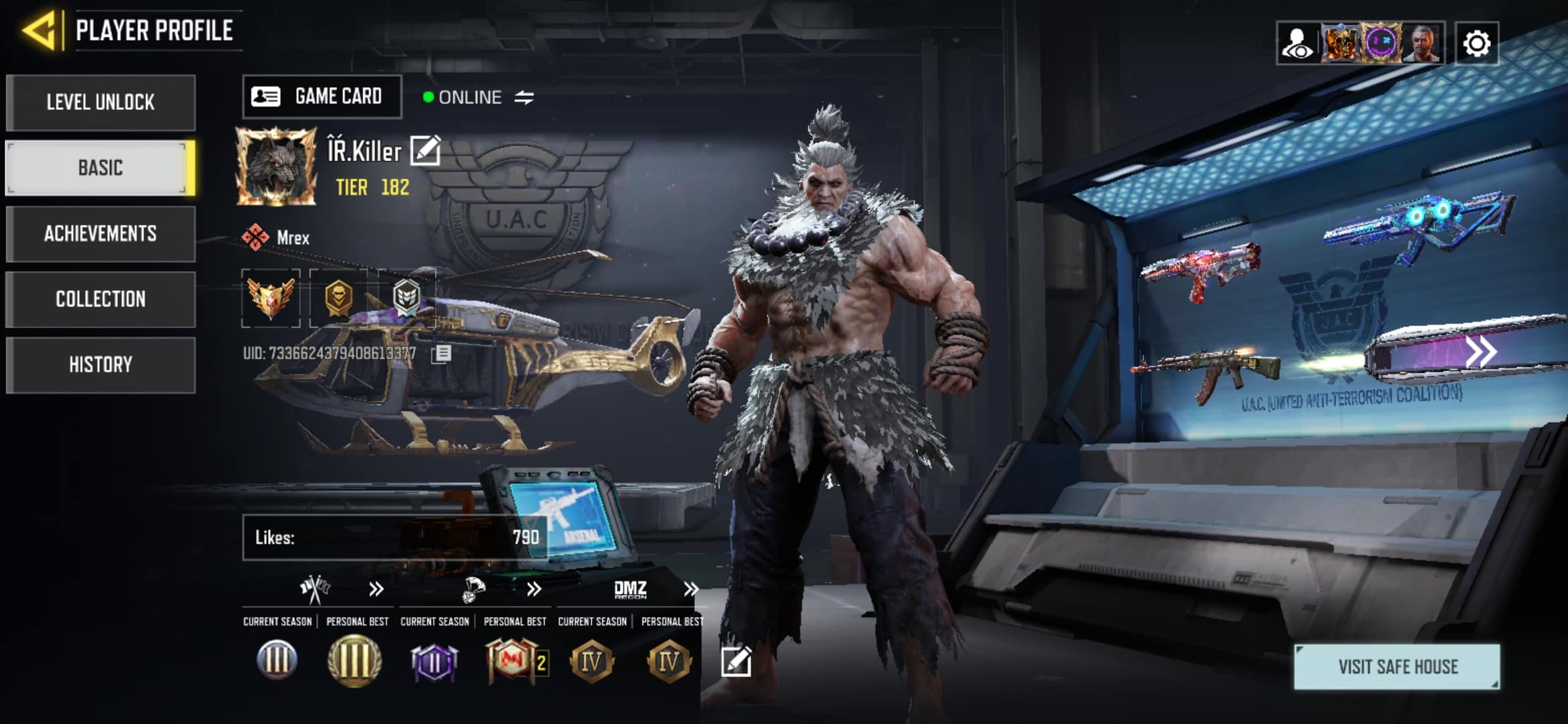The height and width of the screenshot is (724, 1568).
Task: Open the Game Card
Action: click(x=322, y=97)
